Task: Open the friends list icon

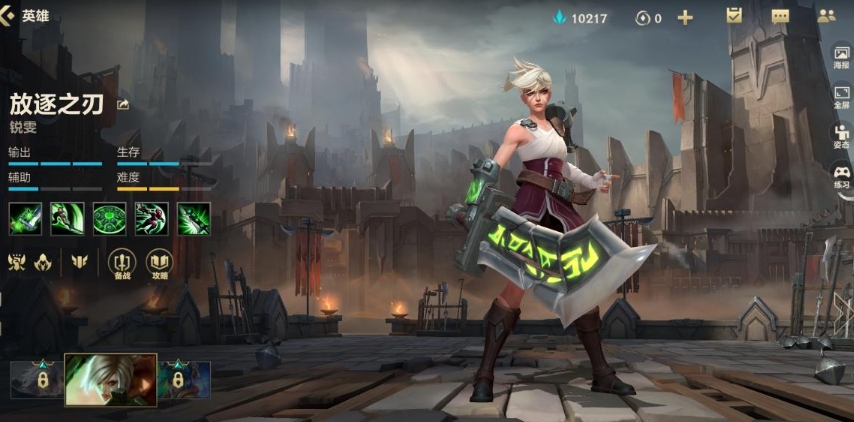Action: (826, 16)
